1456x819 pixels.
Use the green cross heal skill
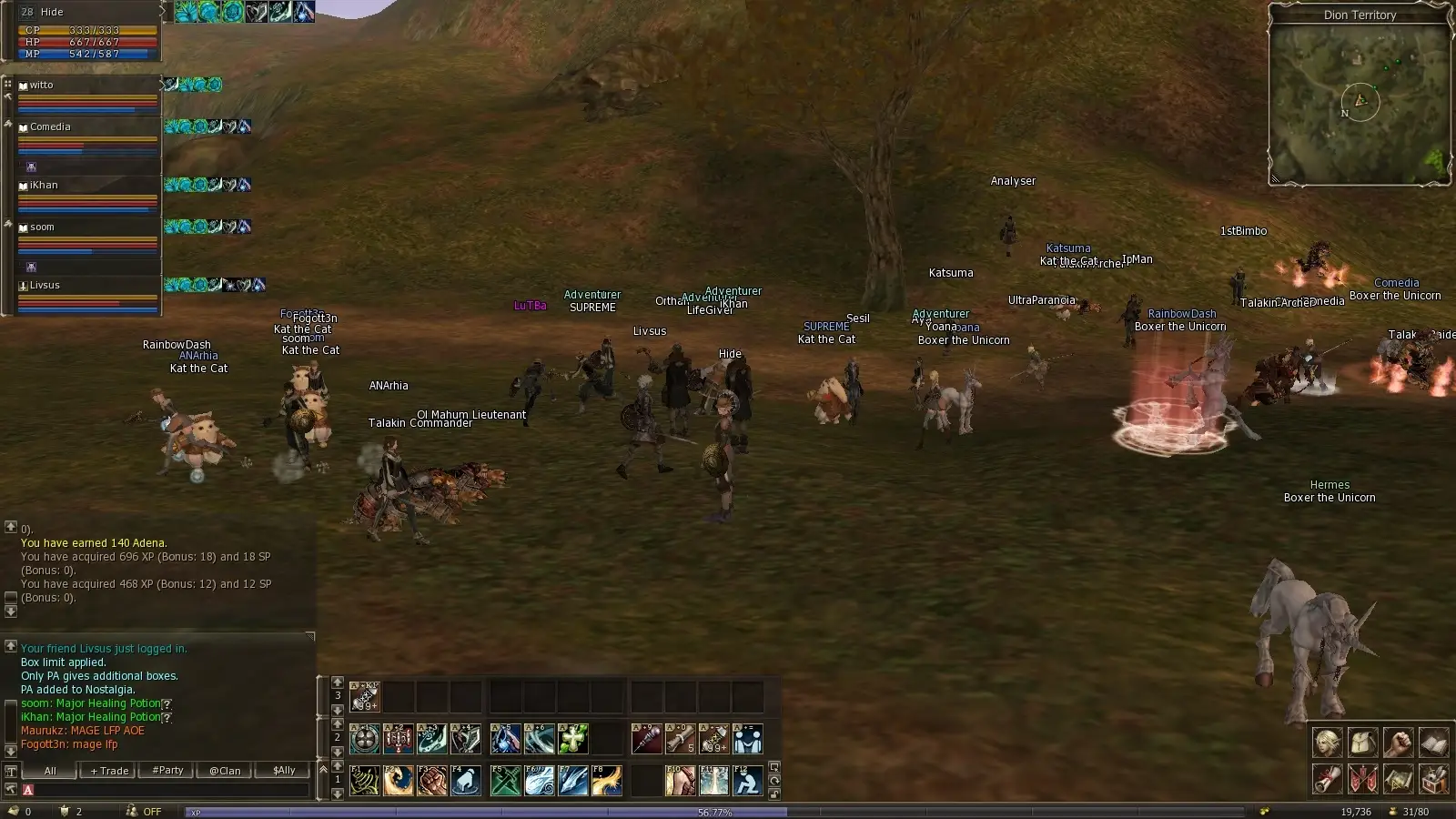coord(573,739)
